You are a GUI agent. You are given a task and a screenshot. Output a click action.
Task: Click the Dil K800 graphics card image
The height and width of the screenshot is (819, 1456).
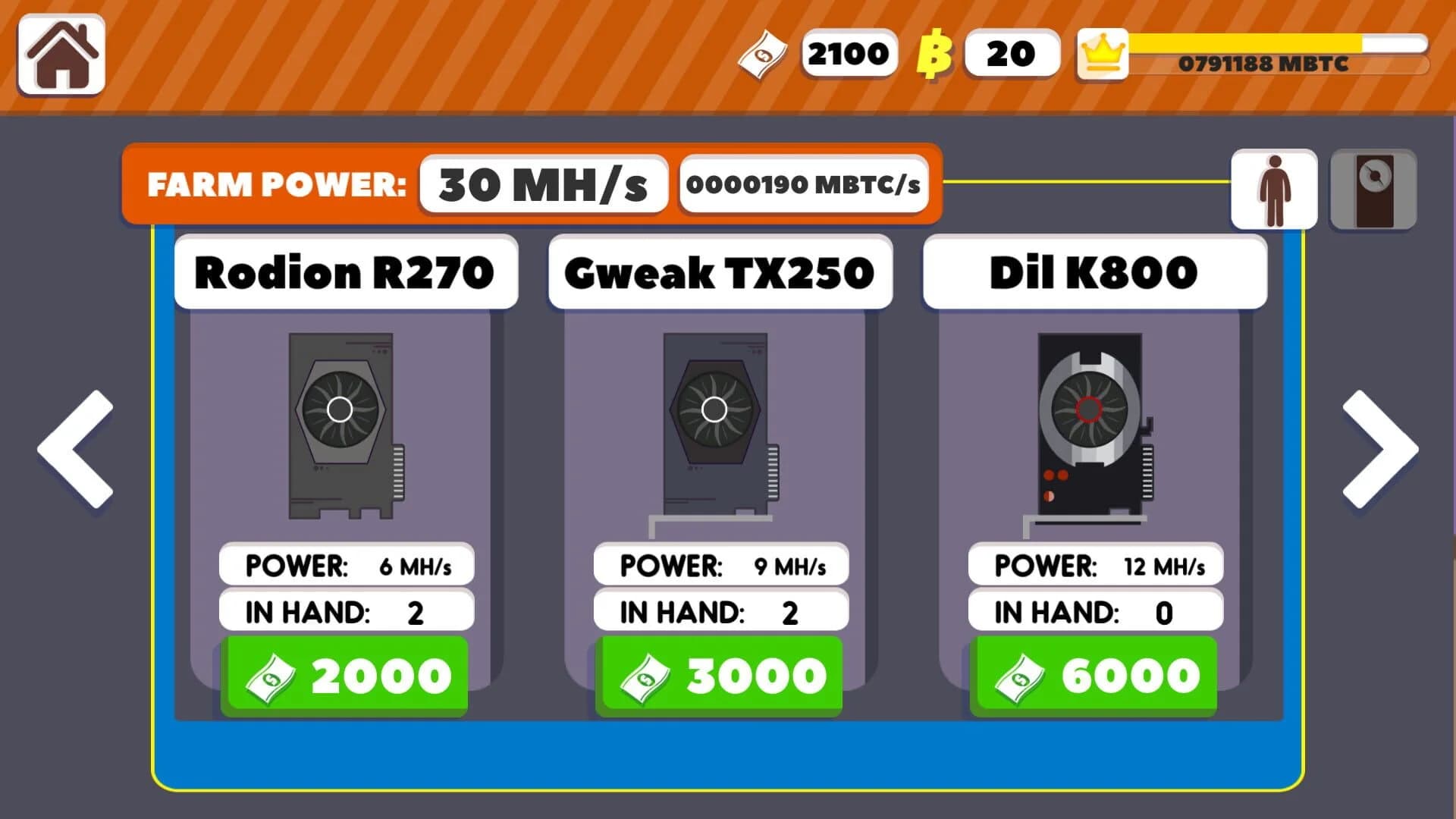pyautogui.click(x=1088, y=425)
